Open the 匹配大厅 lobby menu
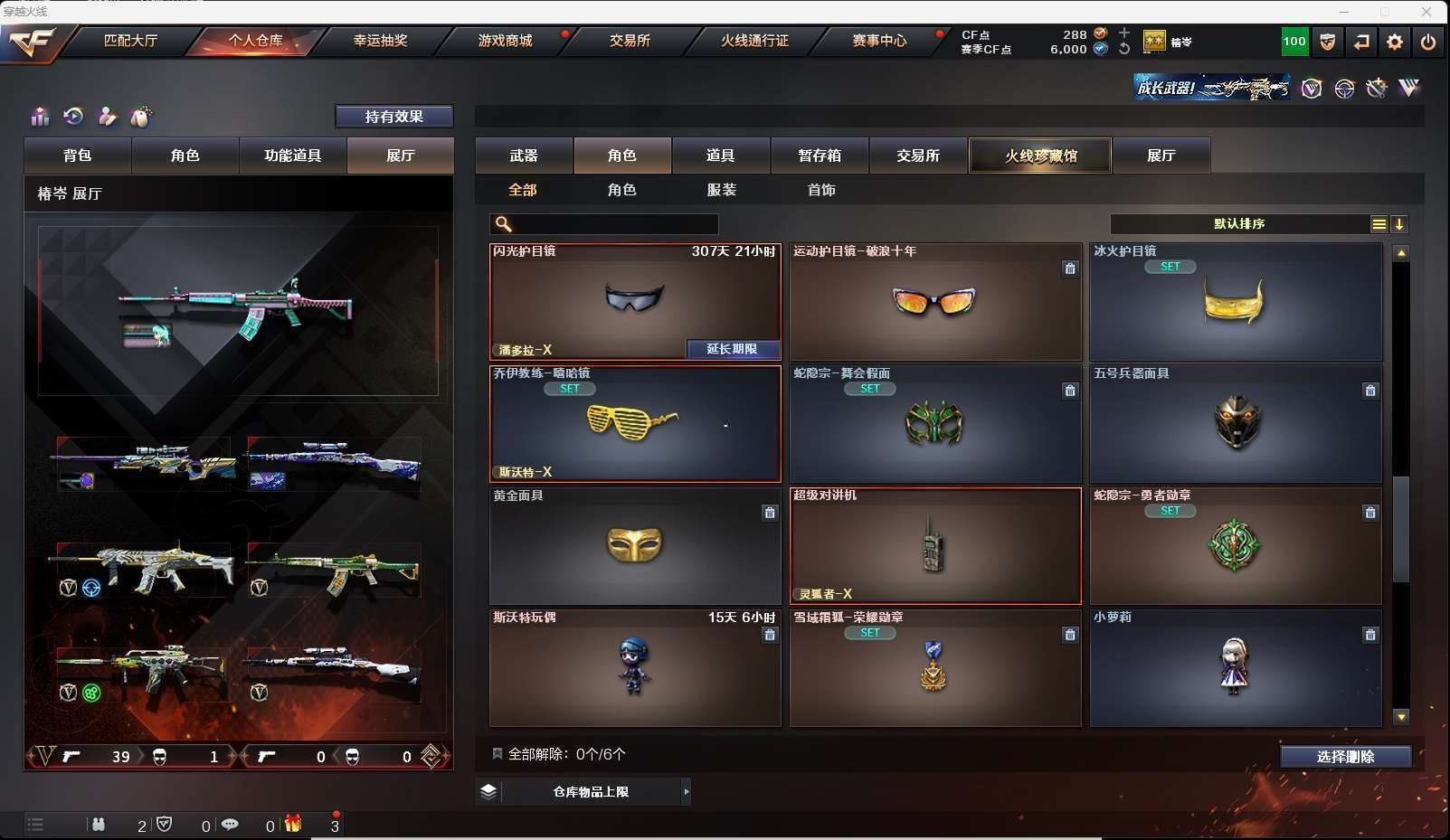The width and height of the screenshot is (1450, 840). [130, 41]
